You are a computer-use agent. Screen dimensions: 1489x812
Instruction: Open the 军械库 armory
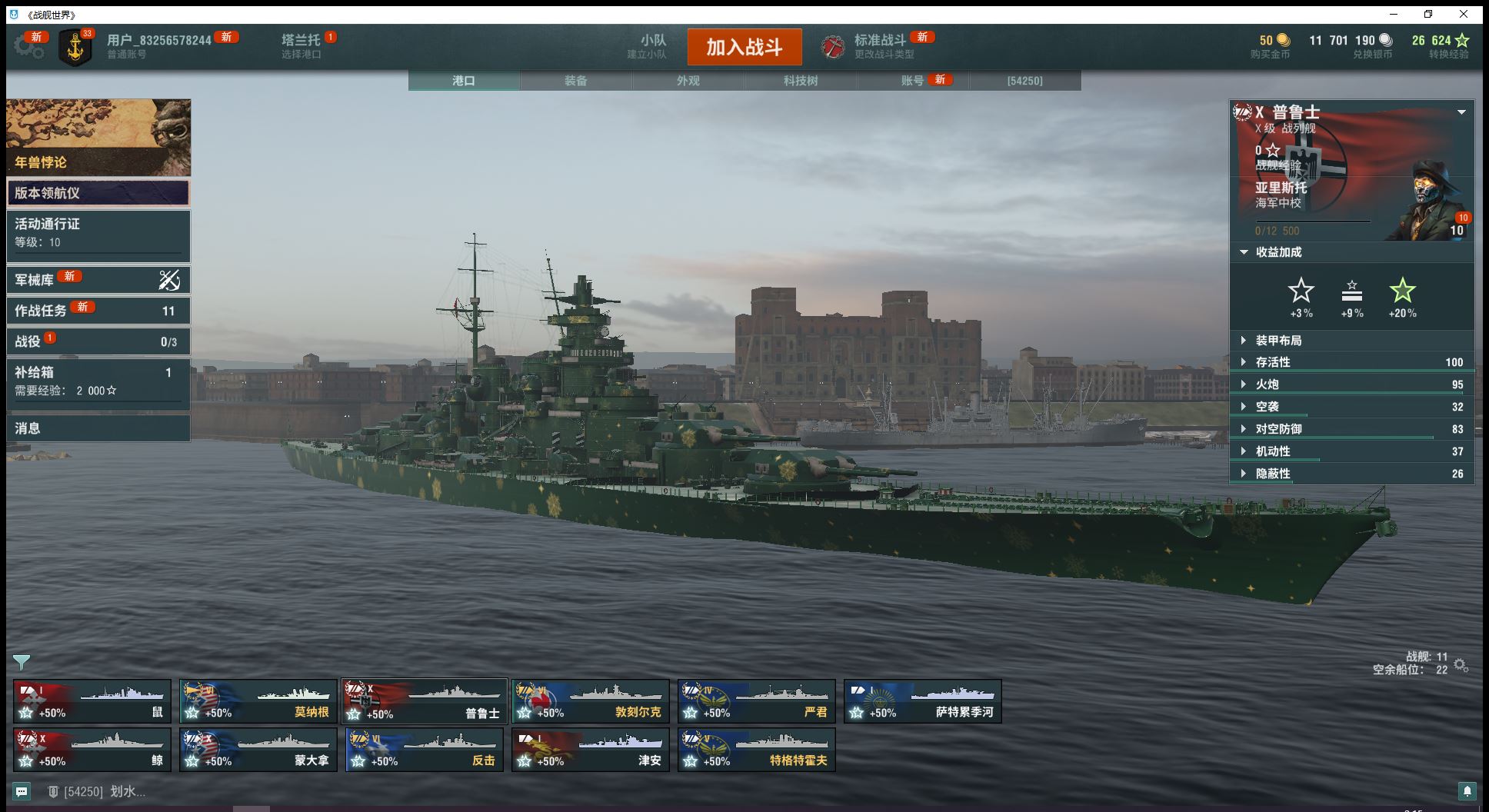click(x=98, y=280)
